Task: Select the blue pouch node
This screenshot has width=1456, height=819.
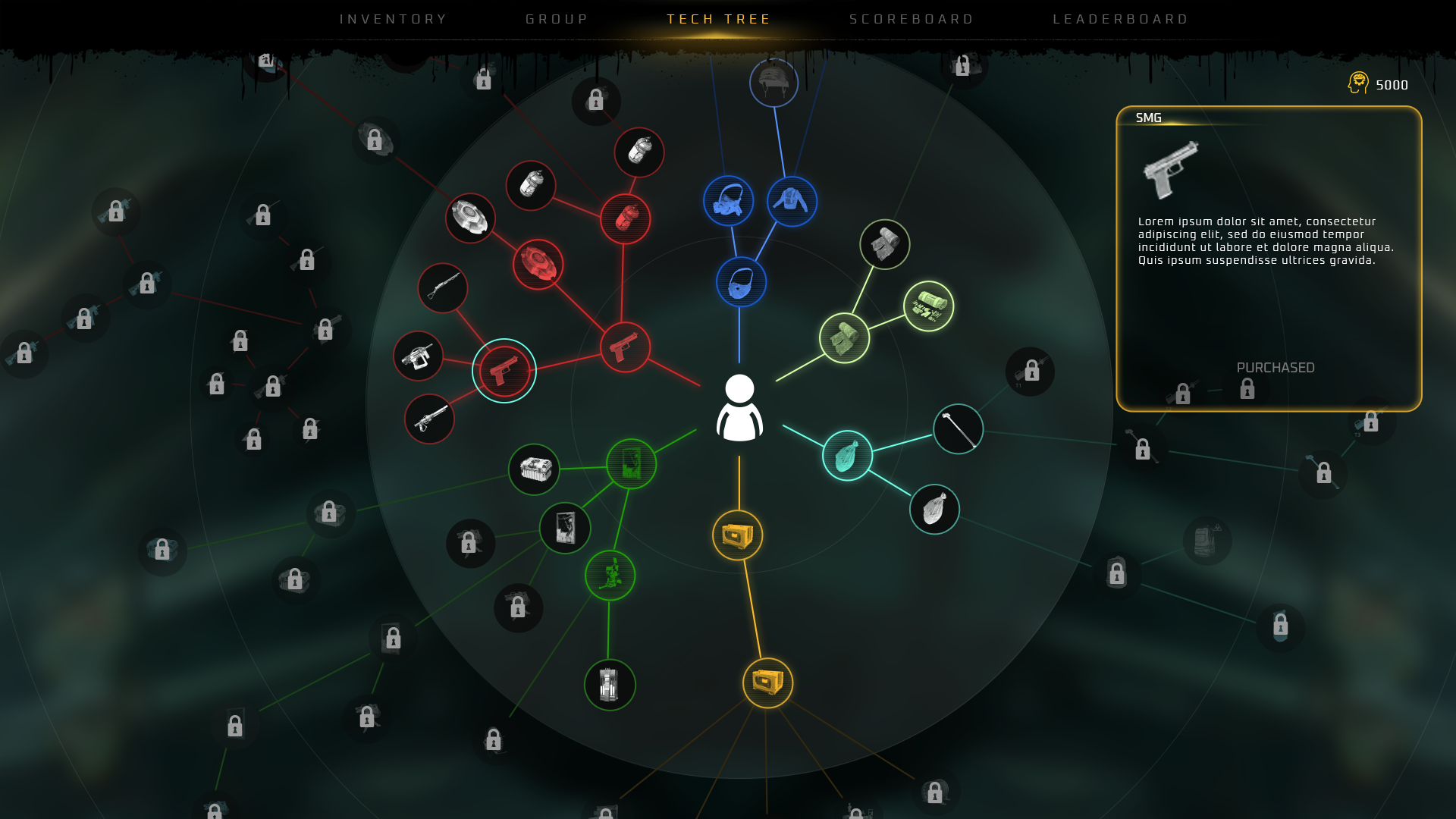Action: (x=742, y=282)
